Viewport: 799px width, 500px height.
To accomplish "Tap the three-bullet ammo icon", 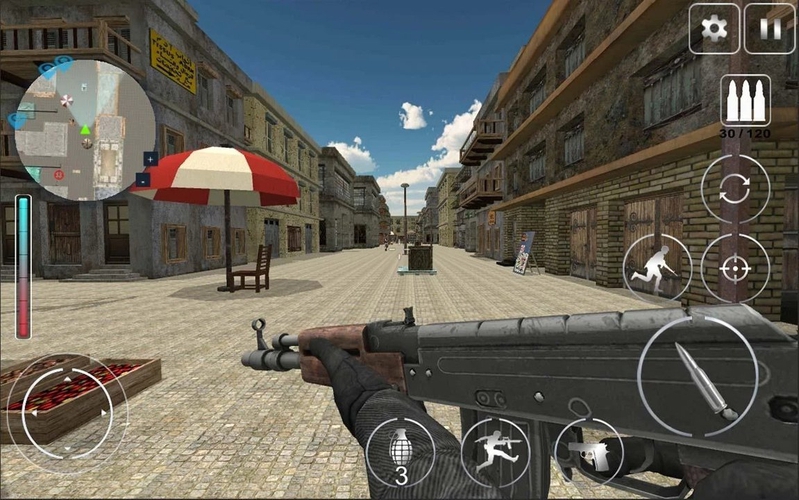I will pos(745,101).
